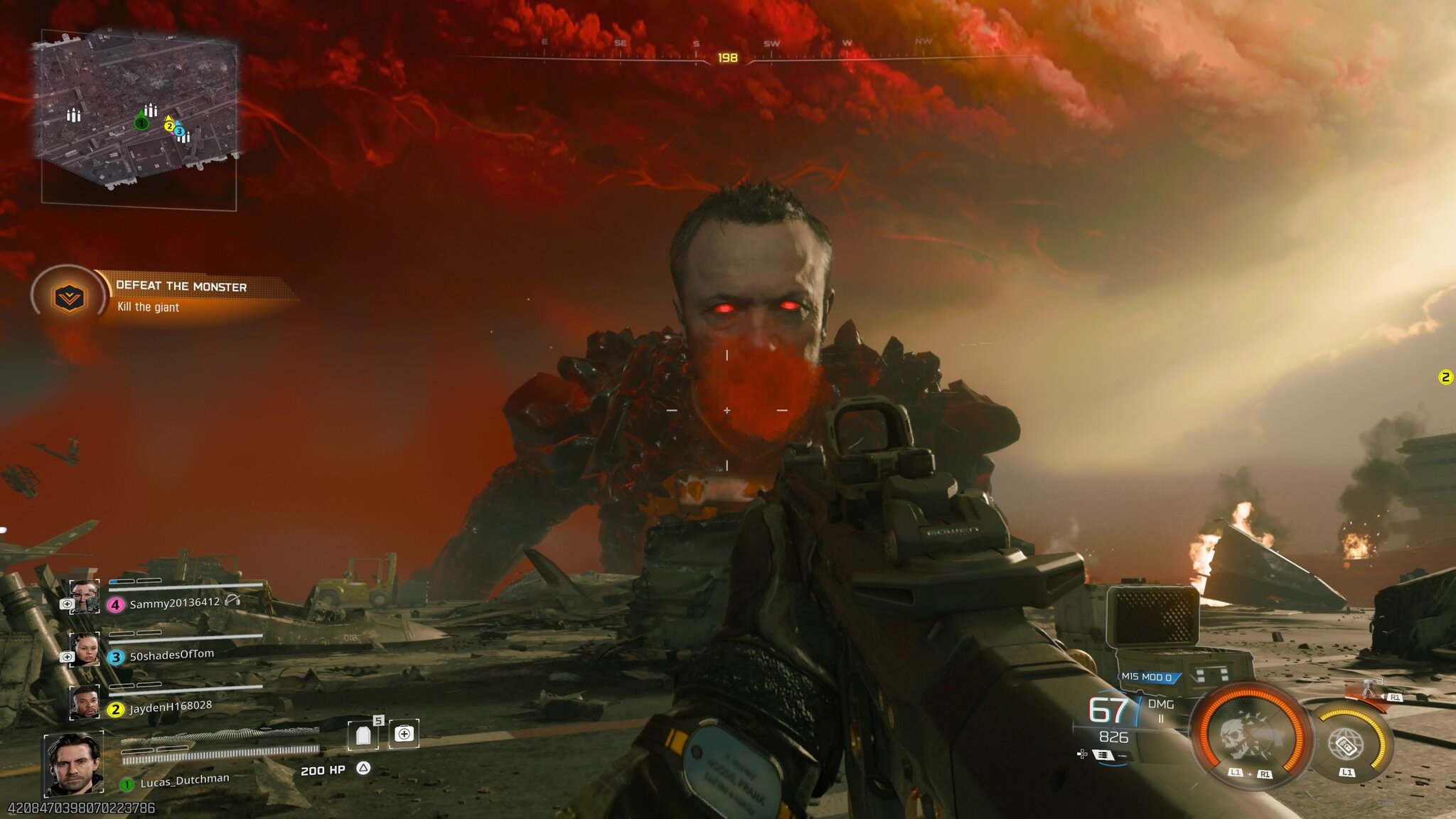Pick squadmate JaydenH168028 from the squad list

pyautogui.click(x=170, y=707)
